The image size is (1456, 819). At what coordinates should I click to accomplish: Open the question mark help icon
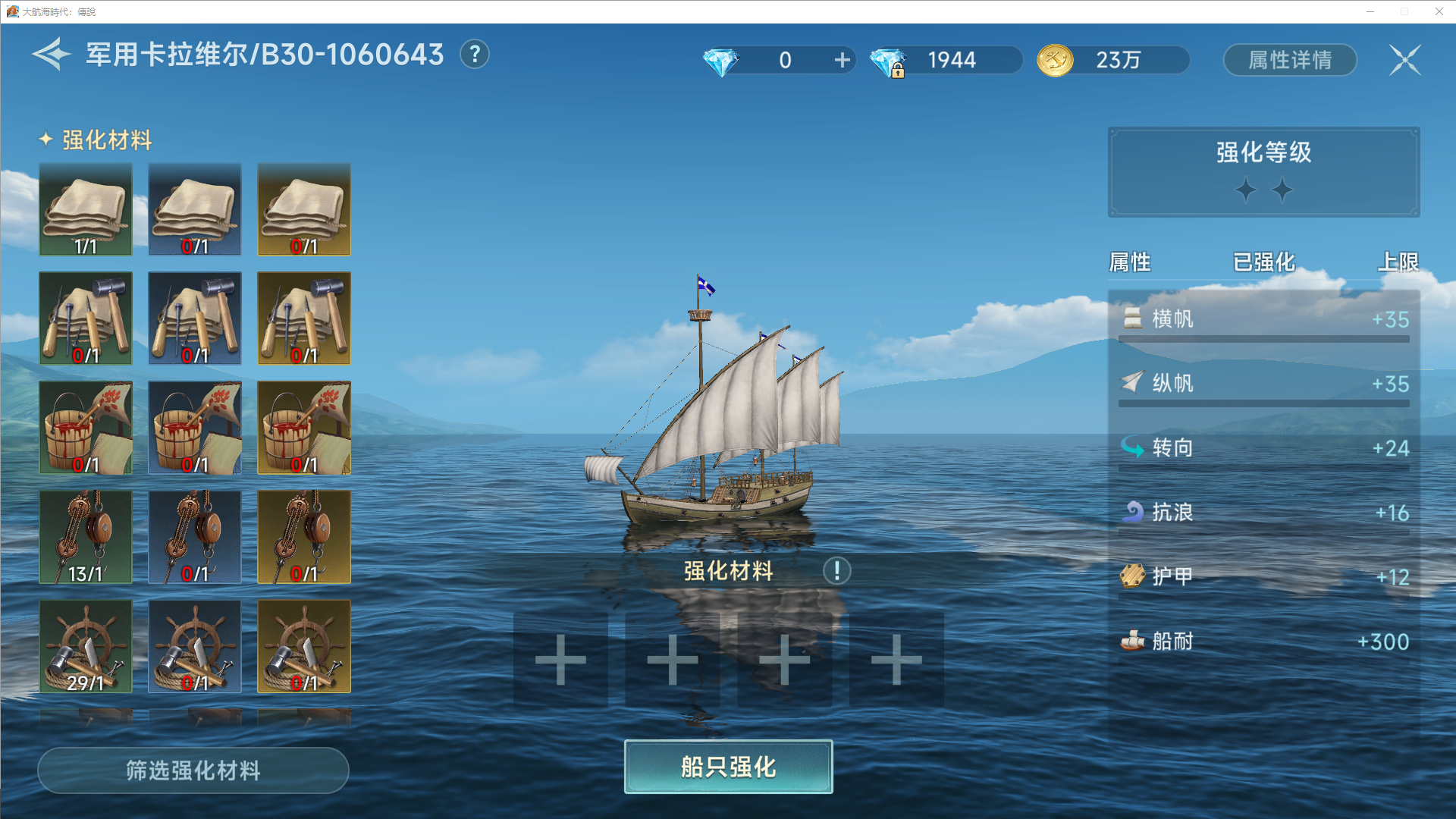pyautogui.click(x=475, y=54)
